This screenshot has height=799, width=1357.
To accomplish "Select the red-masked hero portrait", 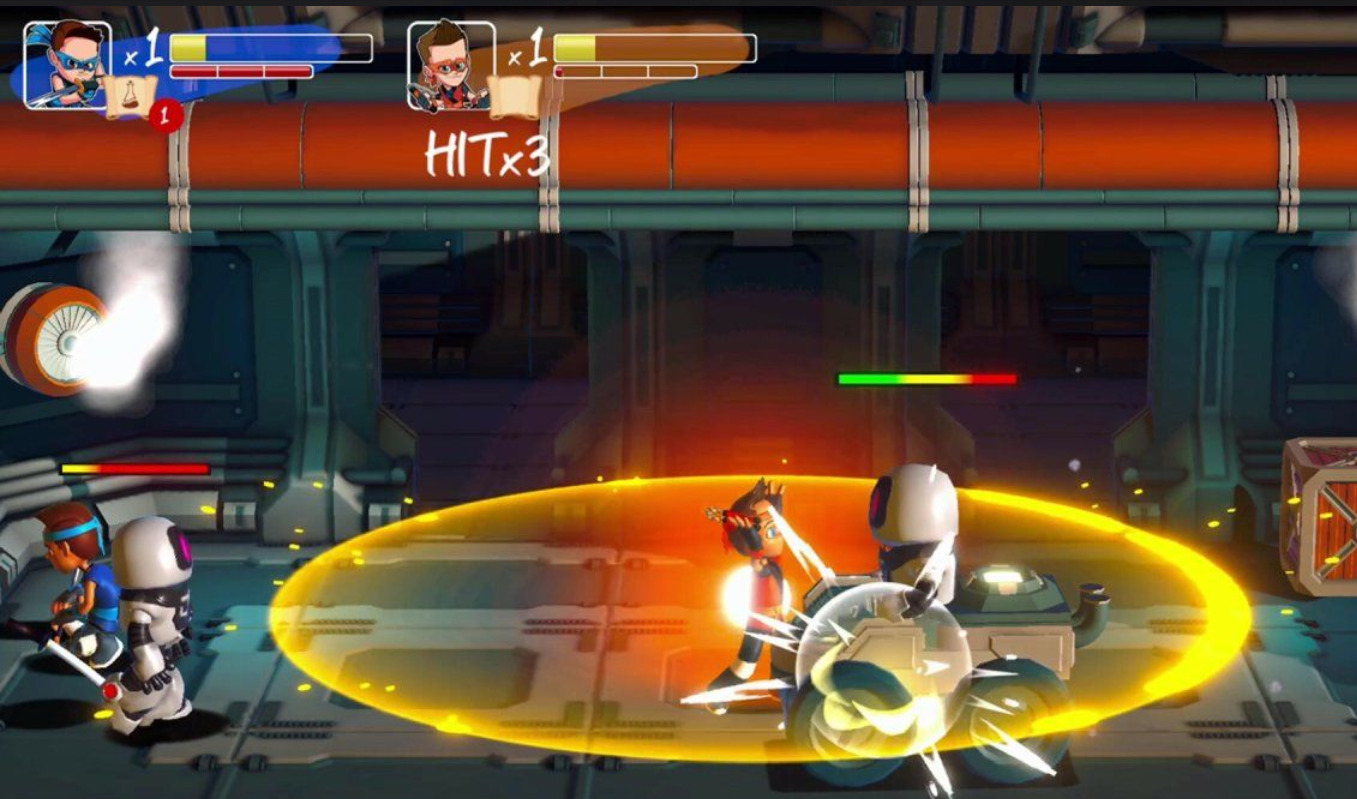I will point(451,65).
